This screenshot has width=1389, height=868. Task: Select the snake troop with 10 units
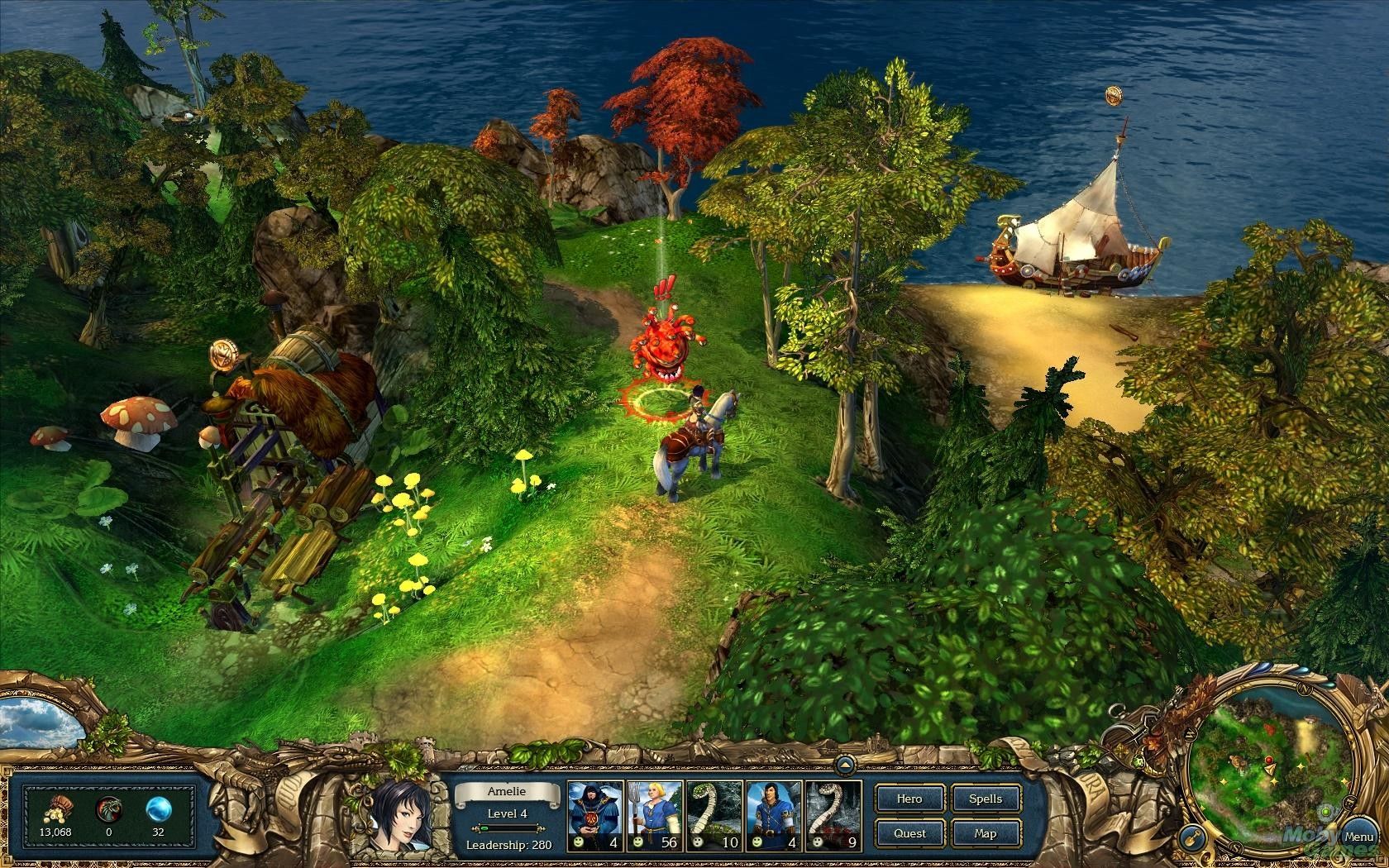[x=714, y=815]
